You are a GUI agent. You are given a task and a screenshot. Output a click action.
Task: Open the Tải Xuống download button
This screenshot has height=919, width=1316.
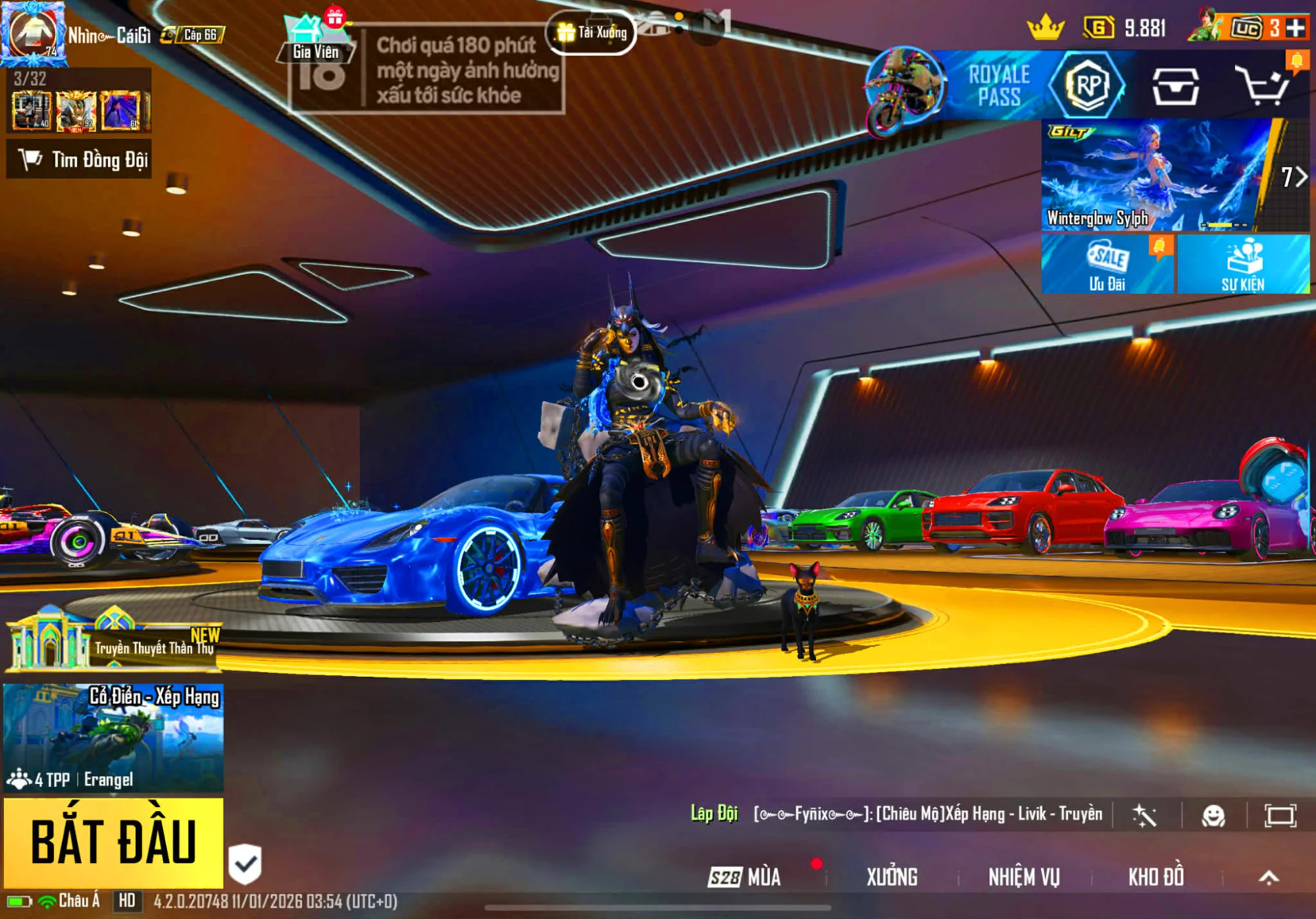[x=591, y=32]
